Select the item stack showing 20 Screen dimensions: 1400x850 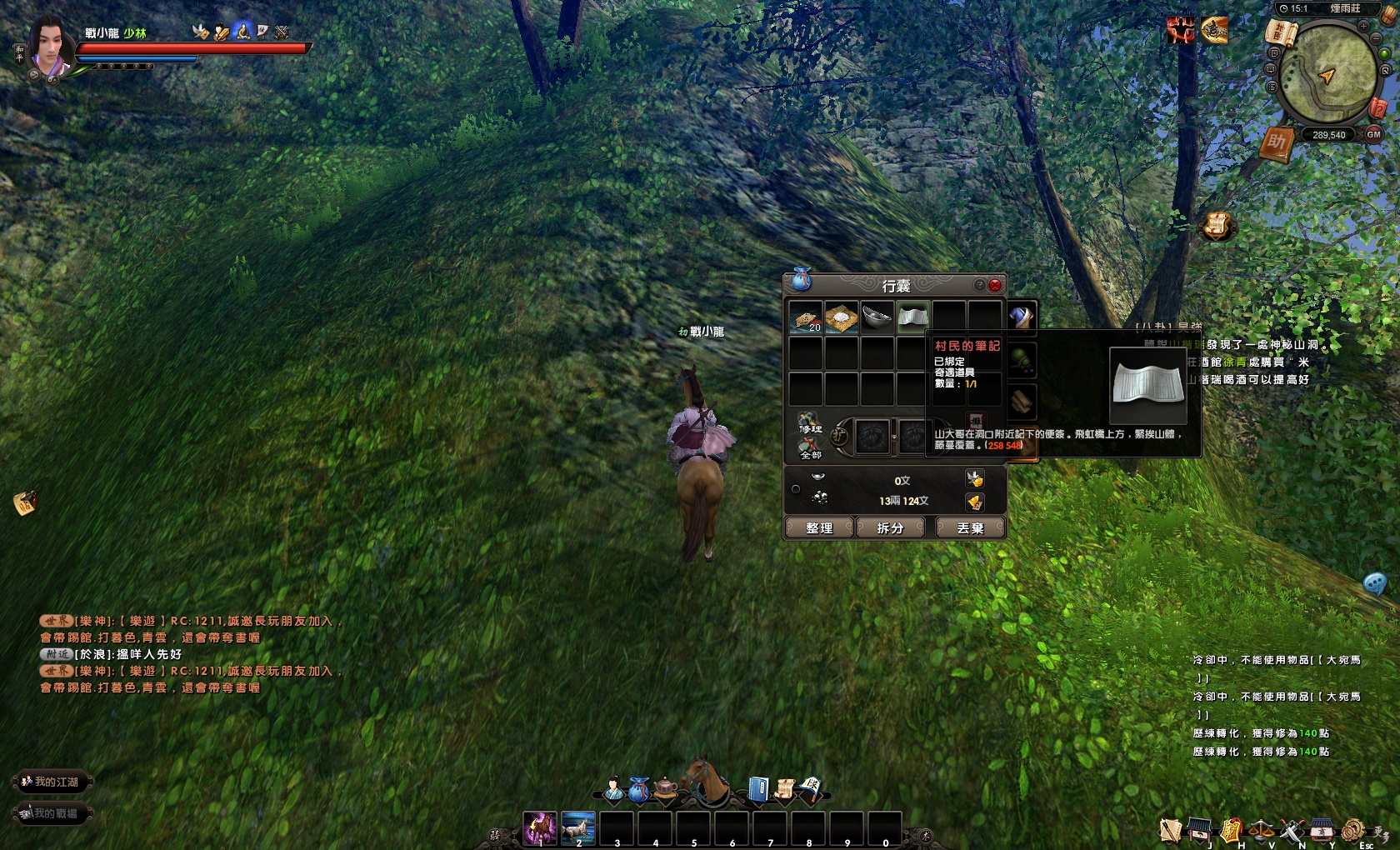(x=806, y=317)
